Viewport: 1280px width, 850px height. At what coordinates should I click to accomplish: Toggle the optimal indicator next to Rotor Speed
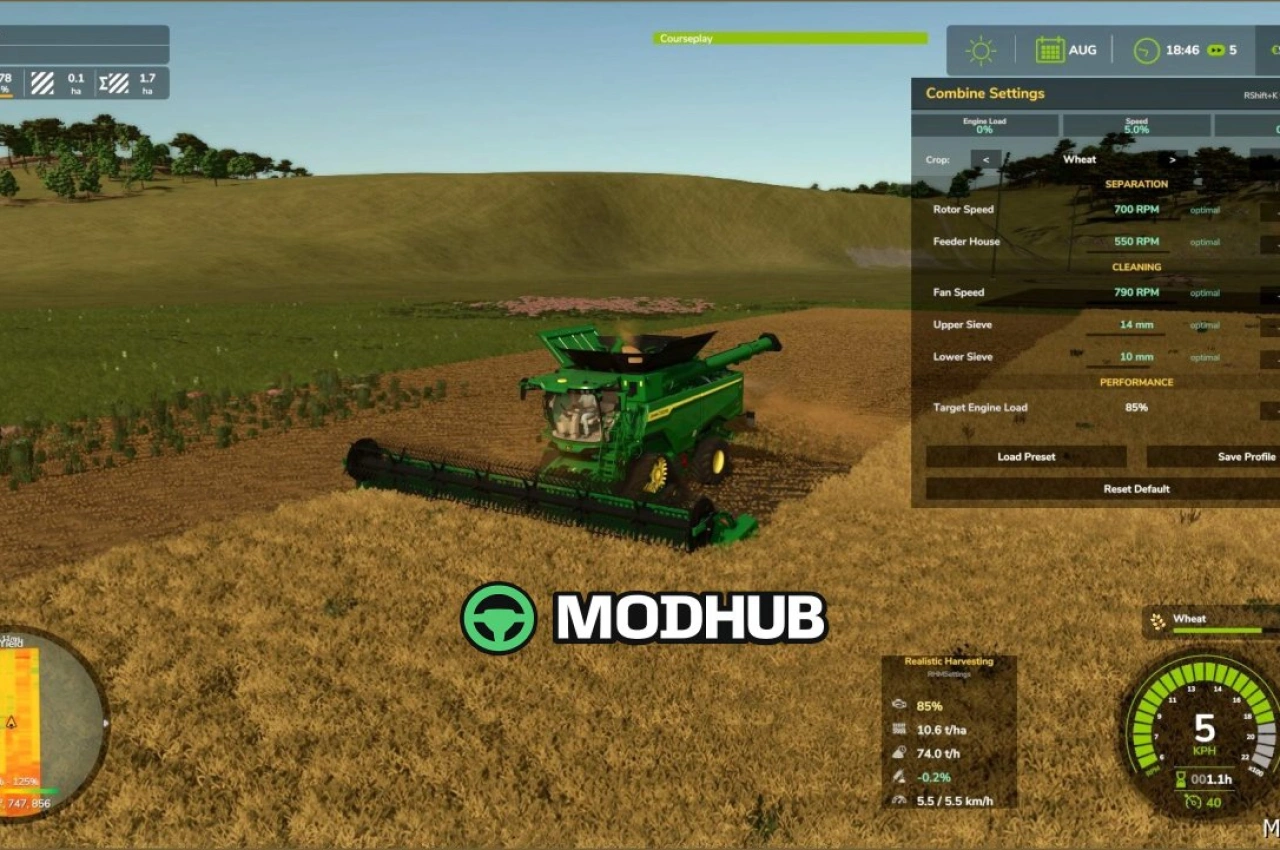1203,210
